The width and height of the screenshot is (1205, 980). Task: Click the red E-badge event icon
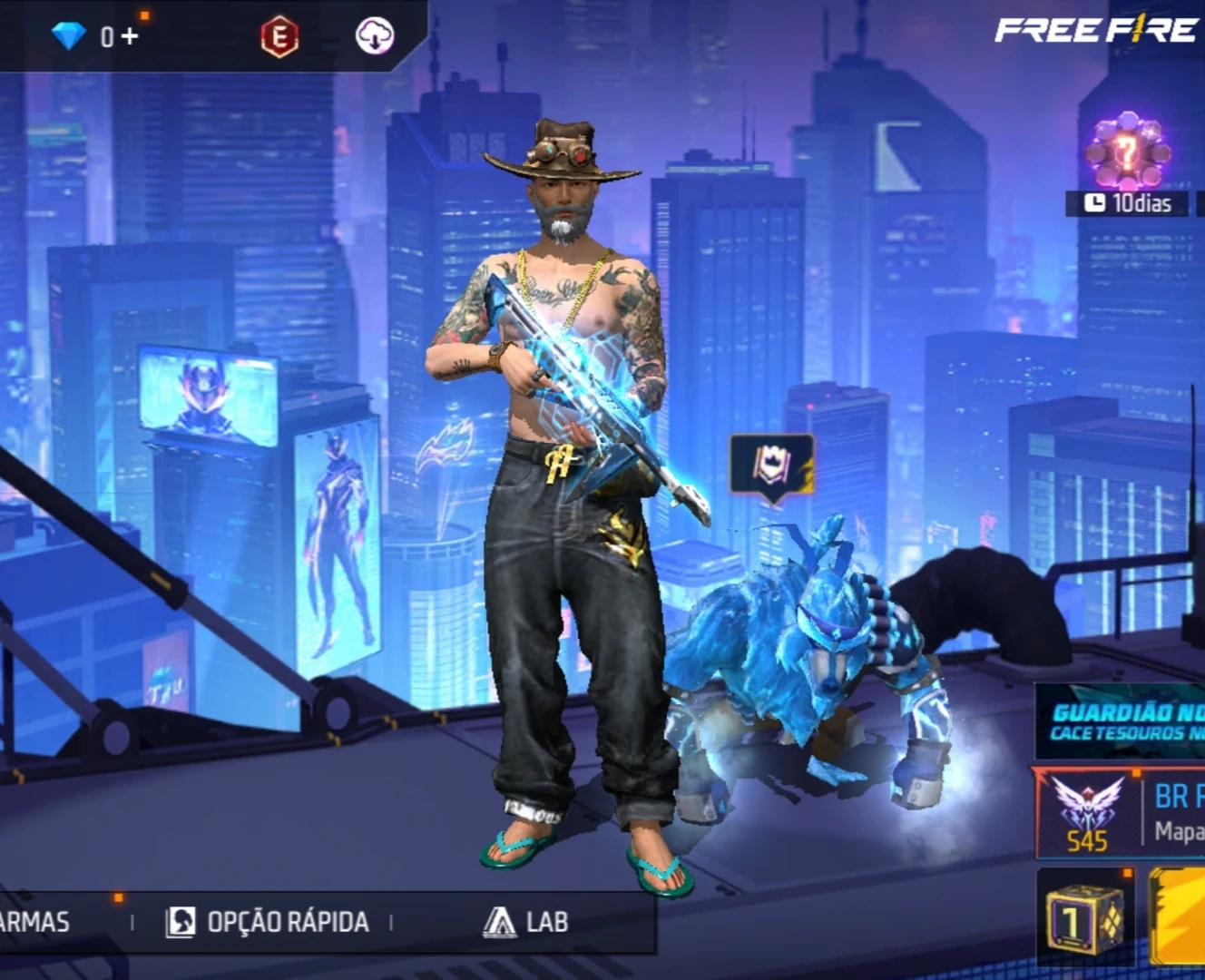pos(277,34)
